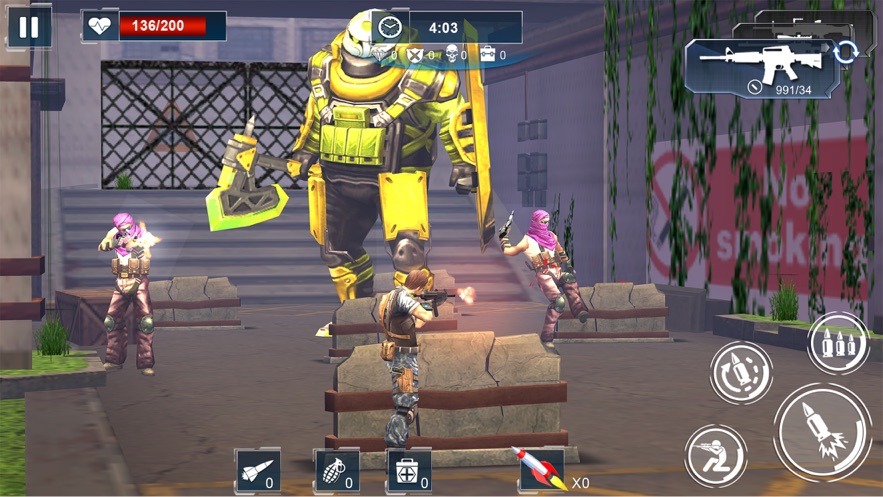Fire using the large bullet button
The width and height of the screenshot is (883, 497).
click(822, 432)
